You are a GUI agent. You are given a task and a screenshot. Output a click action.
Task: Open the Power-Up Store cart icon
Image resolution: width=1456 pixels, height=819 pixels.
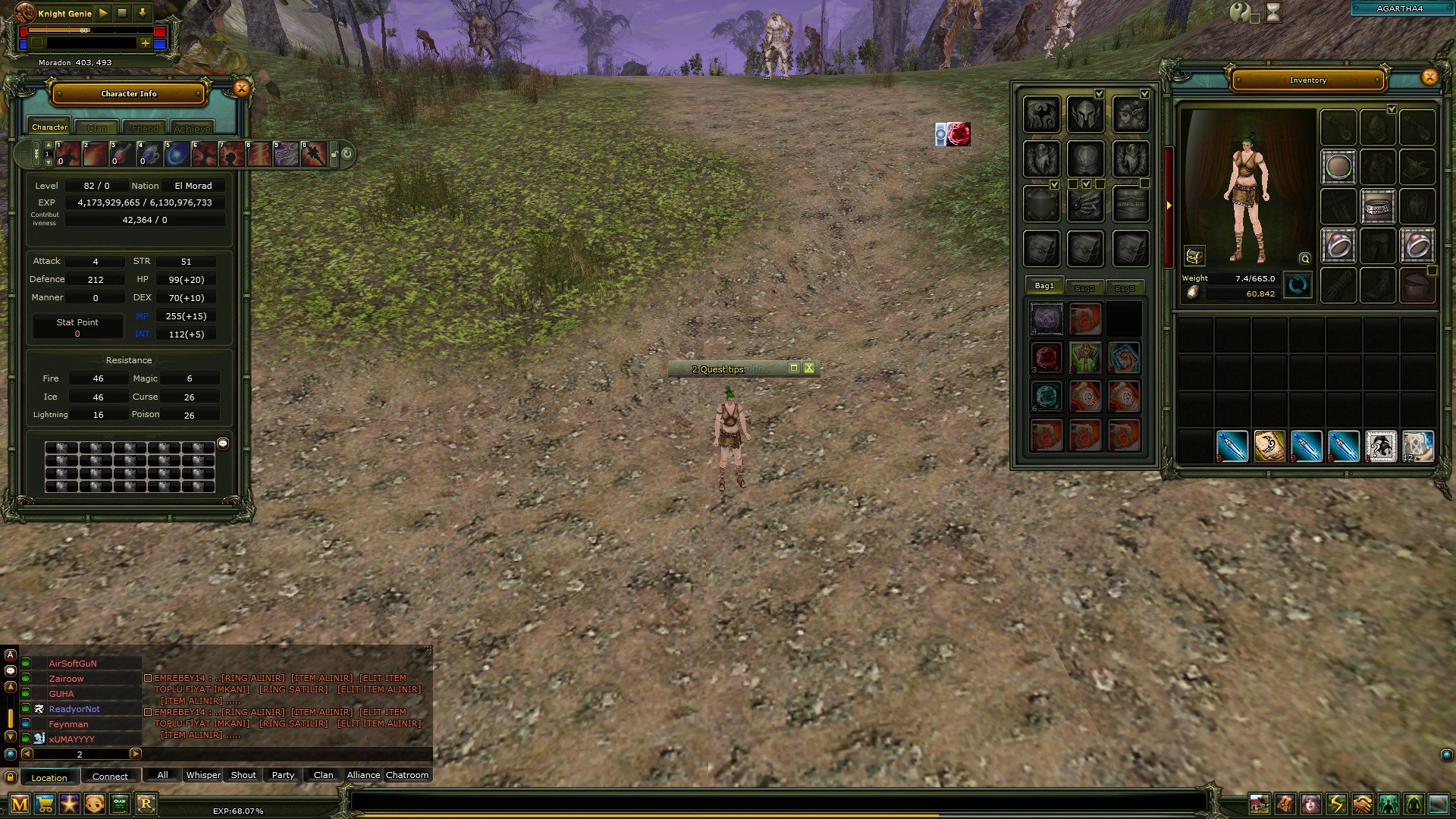[45, 805]
